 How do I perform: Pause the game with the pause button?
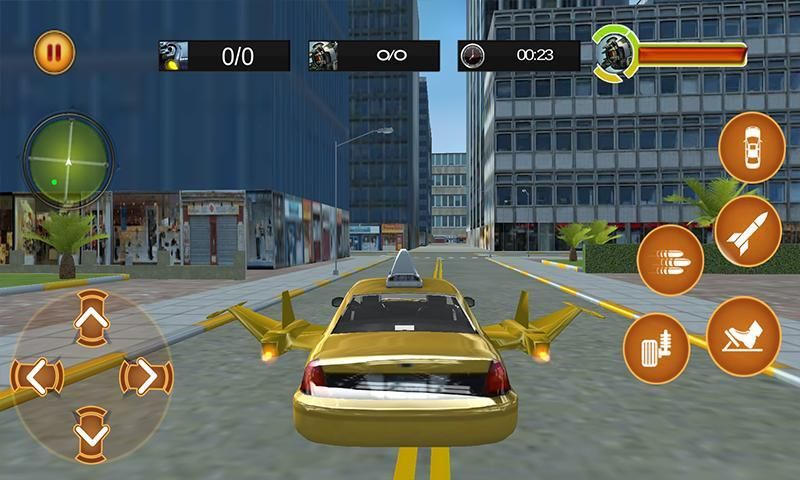pos(54,53)
